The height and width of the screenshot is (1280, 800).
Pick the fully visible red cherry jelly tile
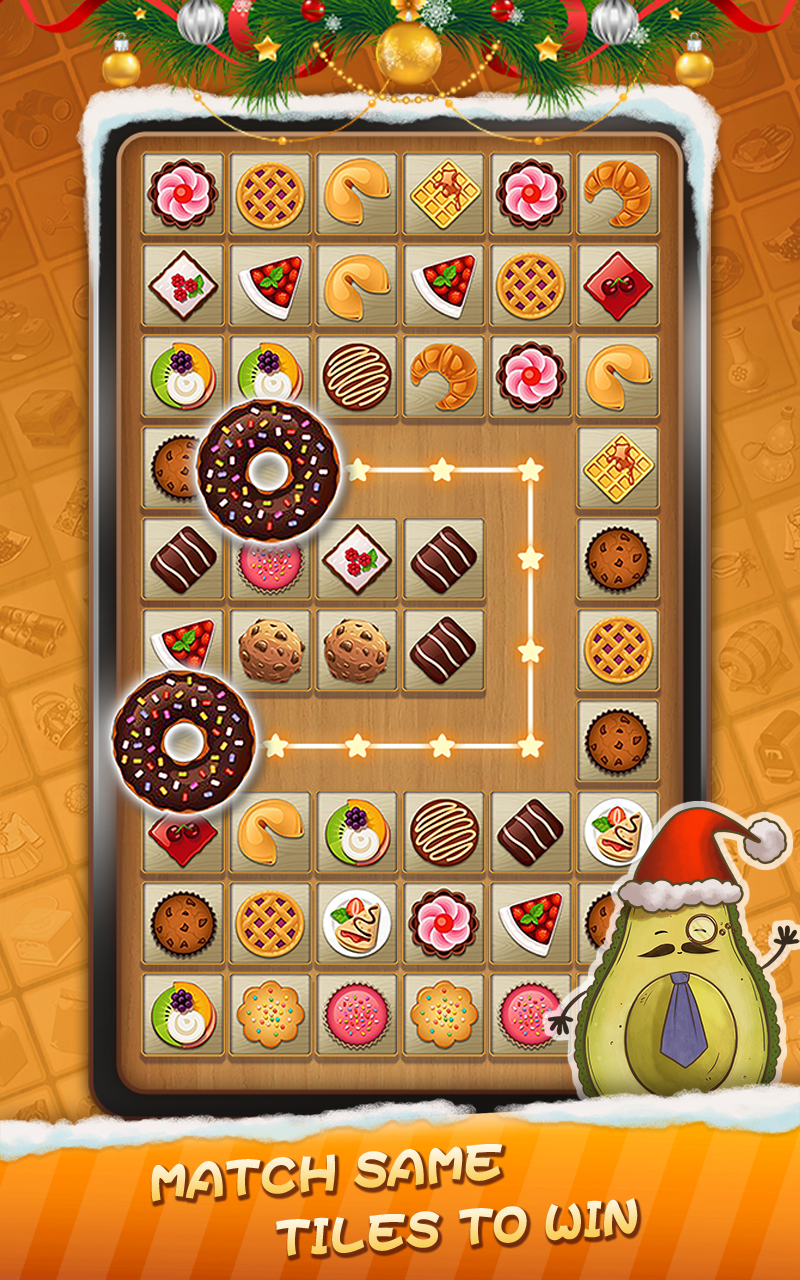(618, 284)
